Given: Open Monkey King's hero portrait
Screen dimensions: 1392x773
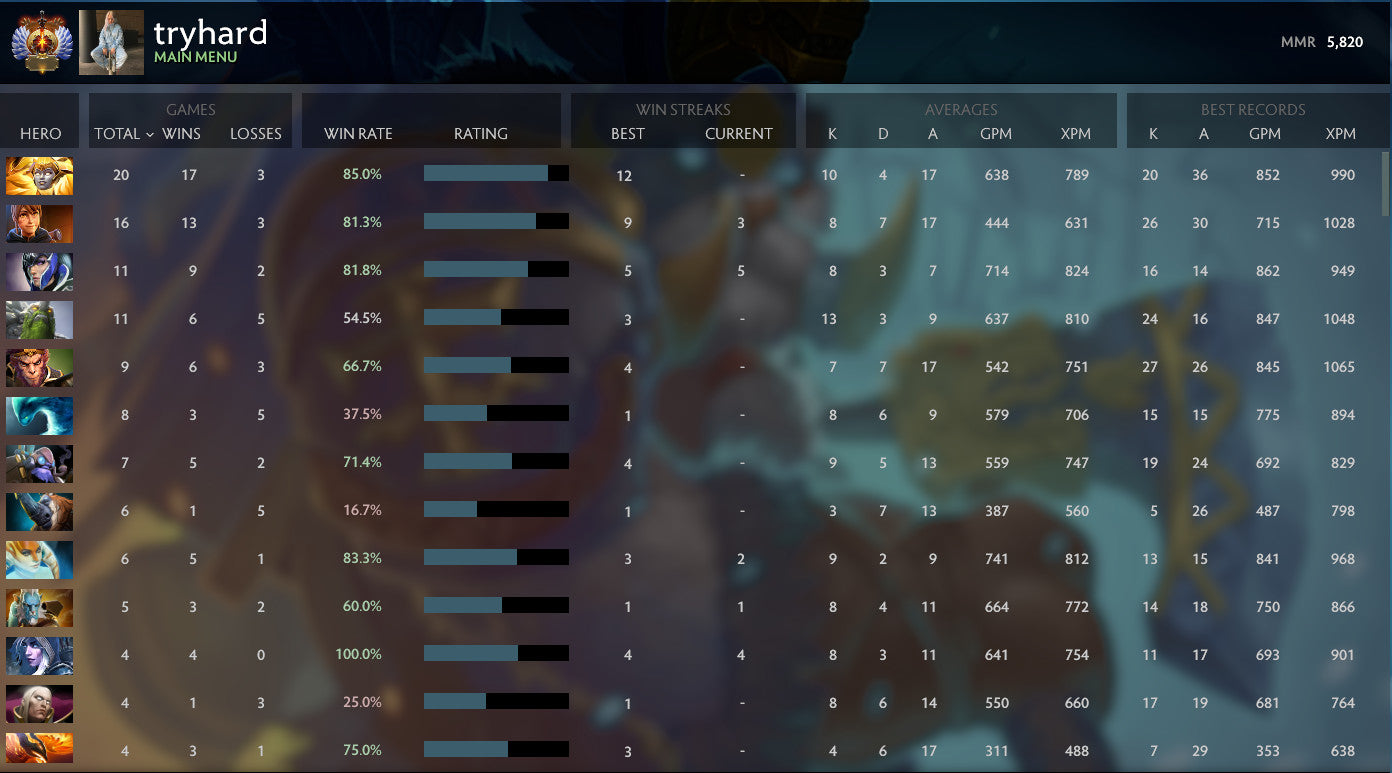Looking at the screenshot, I should tap(40, 367).
